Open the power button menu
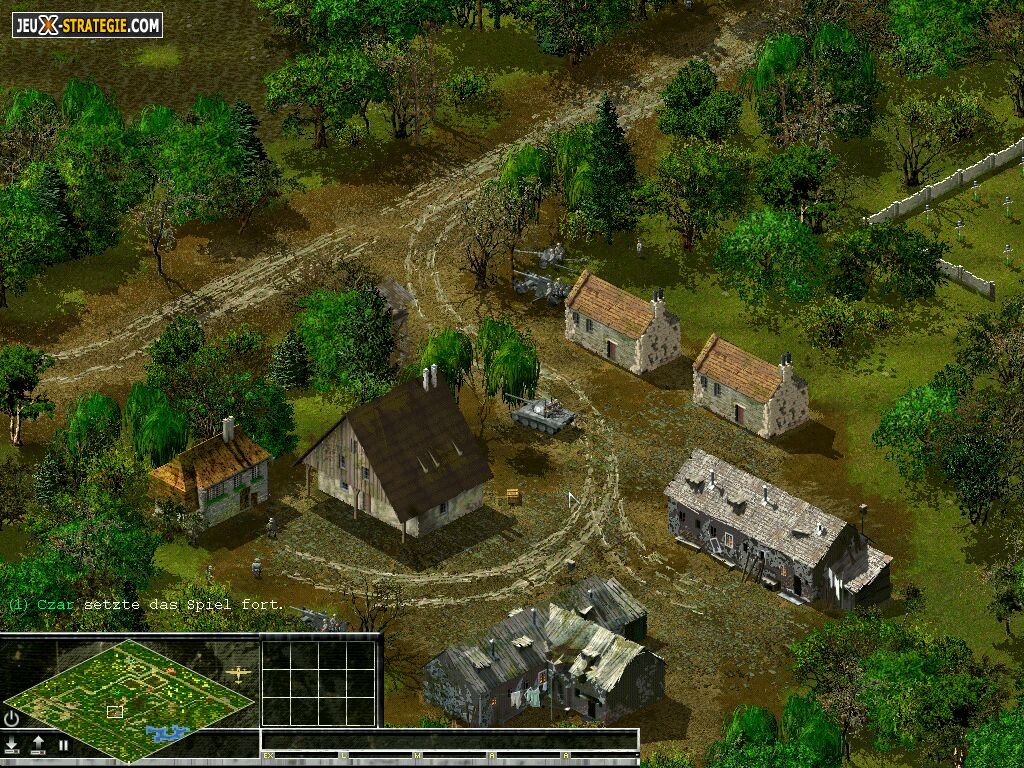 tap(12, 718)
